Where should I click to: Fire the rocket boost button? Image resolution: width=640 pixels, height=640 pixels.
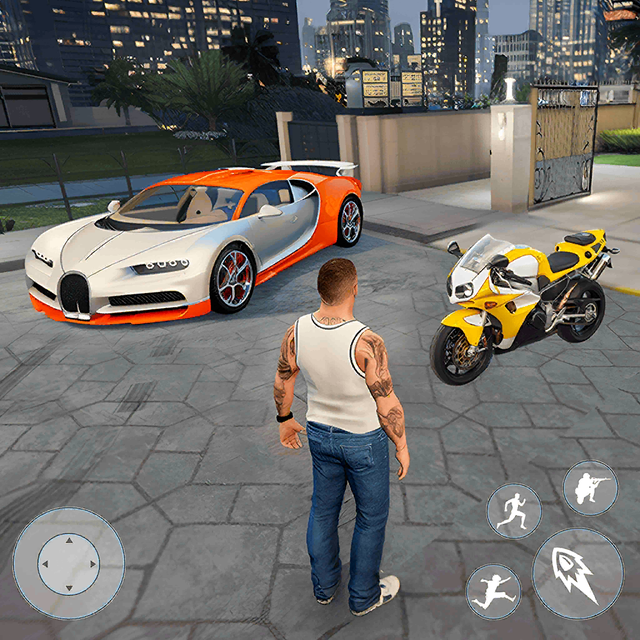click(x=577, y=573)
